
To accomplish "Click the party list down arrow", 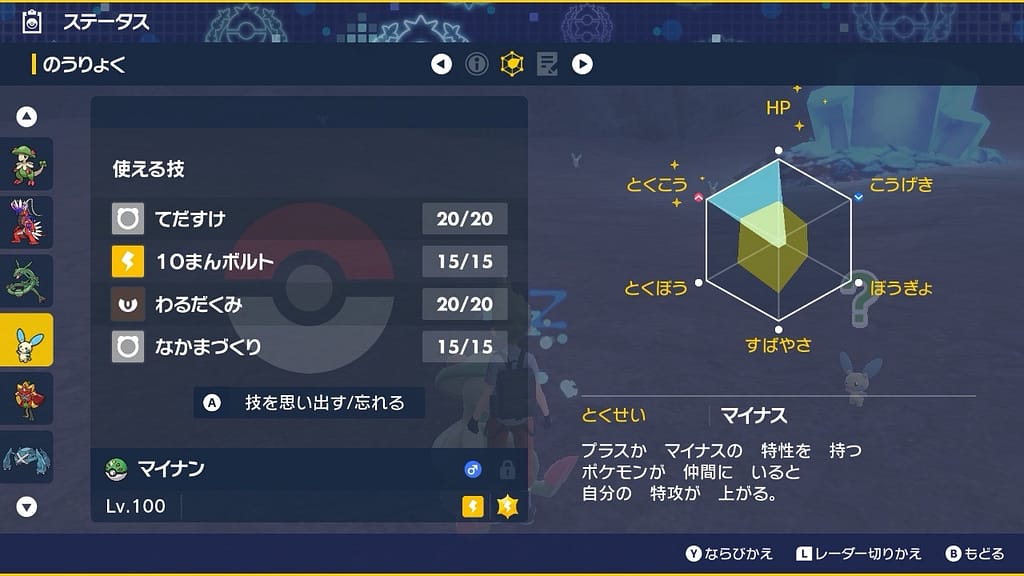I will pos(27,507).
